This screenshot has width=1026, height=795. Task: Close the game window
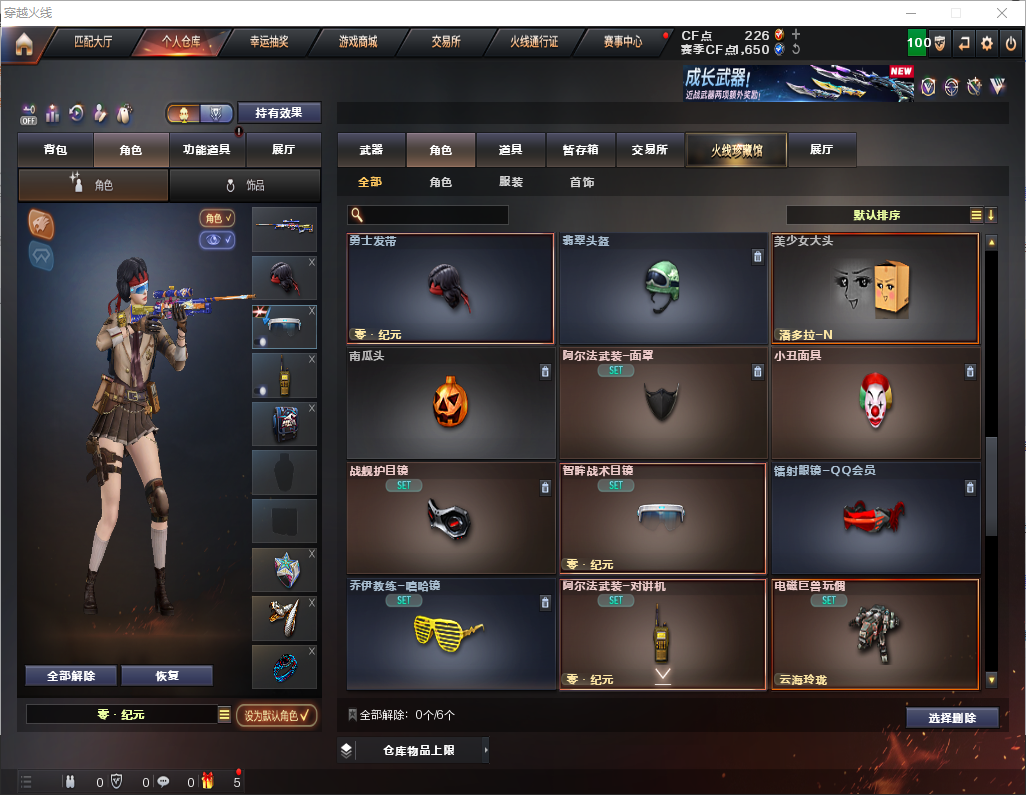(1001, 13)
